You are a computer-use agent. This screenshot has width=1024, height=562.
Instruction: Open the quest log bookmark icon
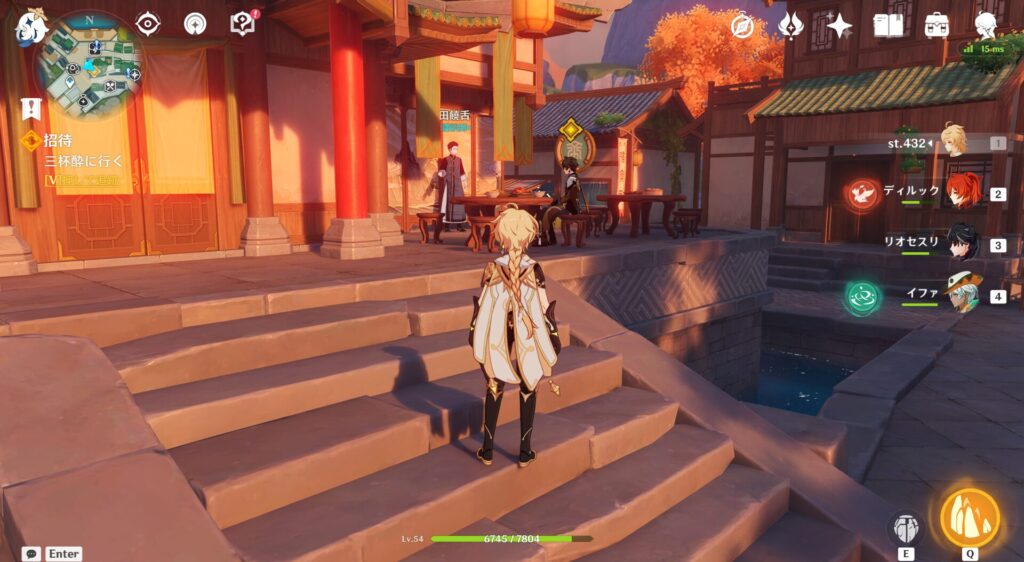point(30,109)
